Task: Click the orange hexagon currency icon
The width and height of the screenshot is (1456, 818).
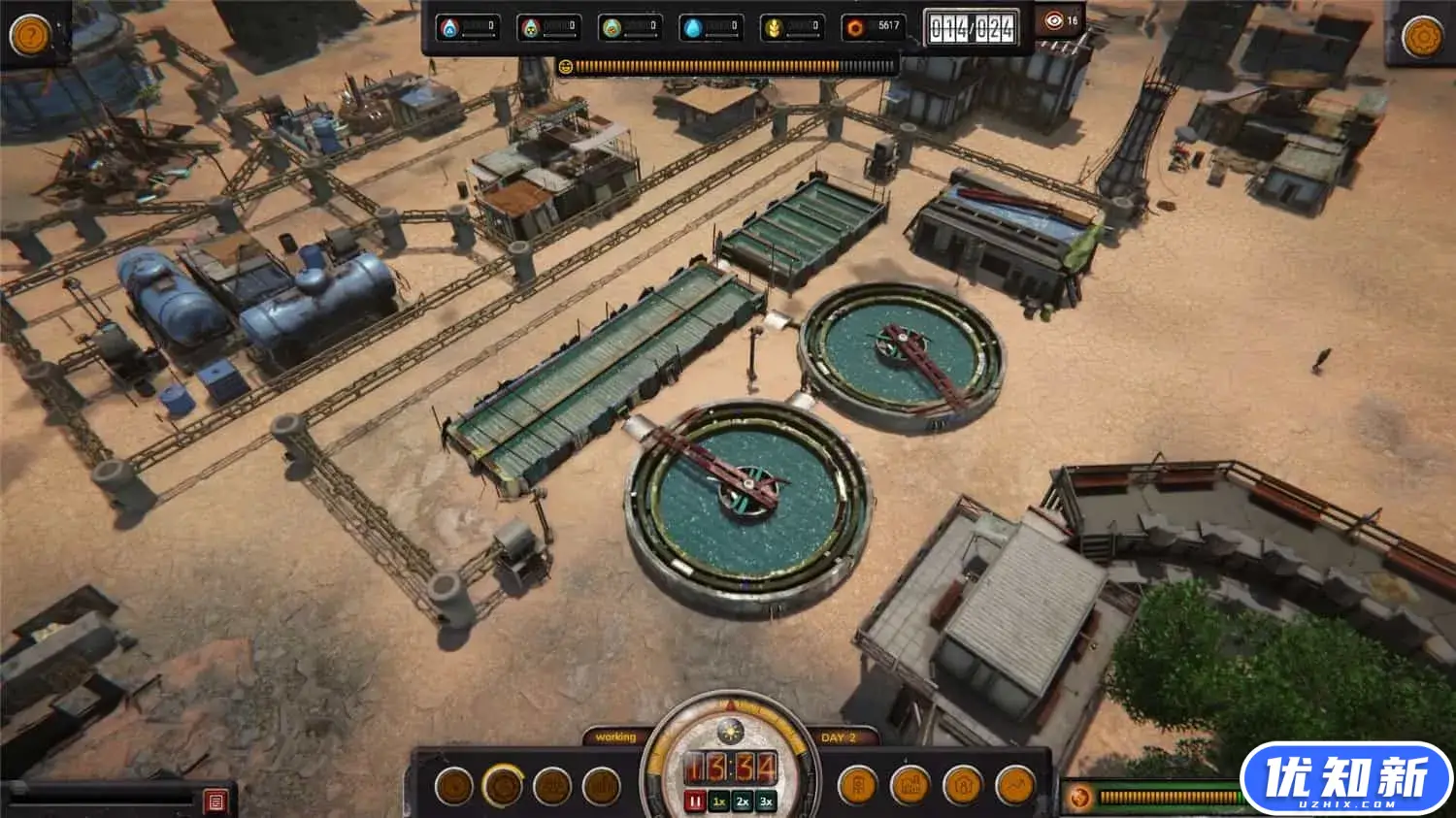Action: 855,28
